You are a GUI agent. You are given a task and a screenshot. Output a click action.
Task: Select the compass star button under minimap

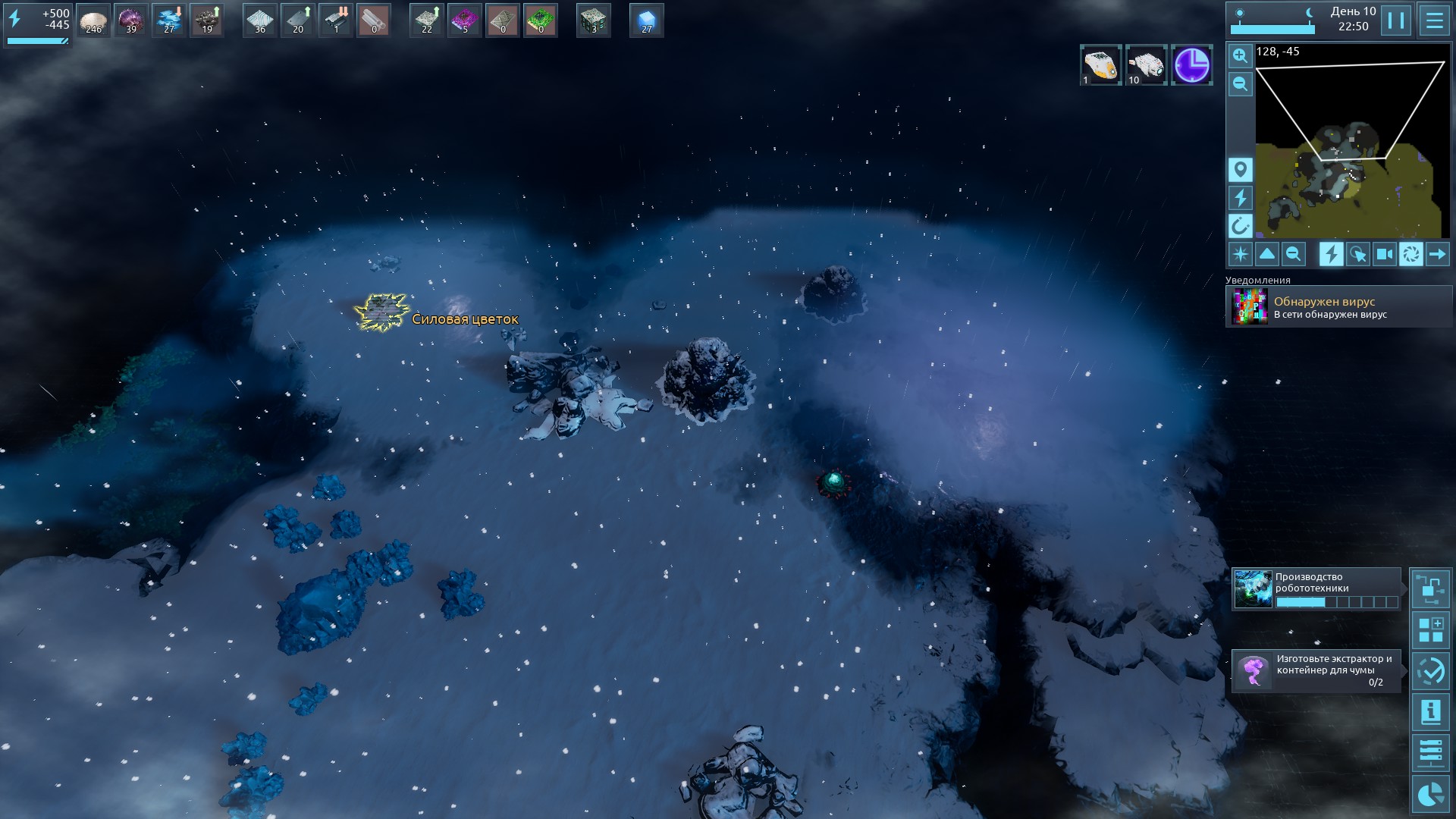click(1241, 254)
